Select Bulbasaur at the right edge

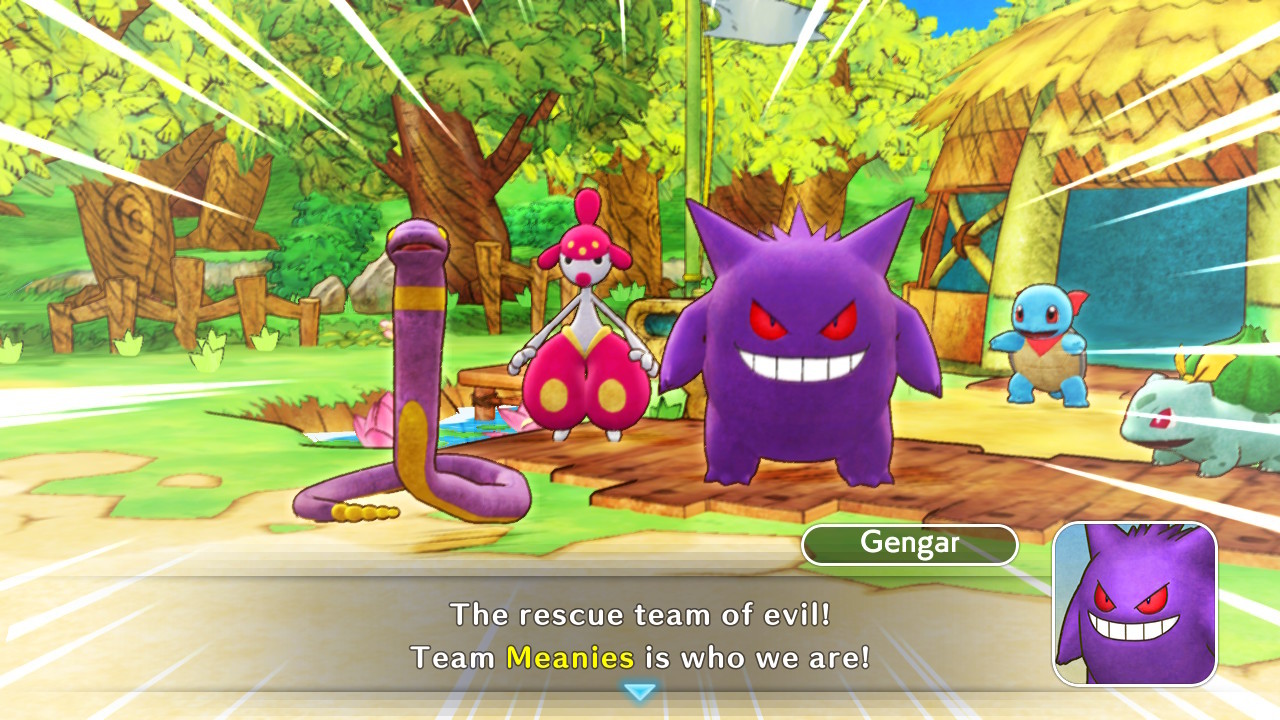pos(1210,430)
